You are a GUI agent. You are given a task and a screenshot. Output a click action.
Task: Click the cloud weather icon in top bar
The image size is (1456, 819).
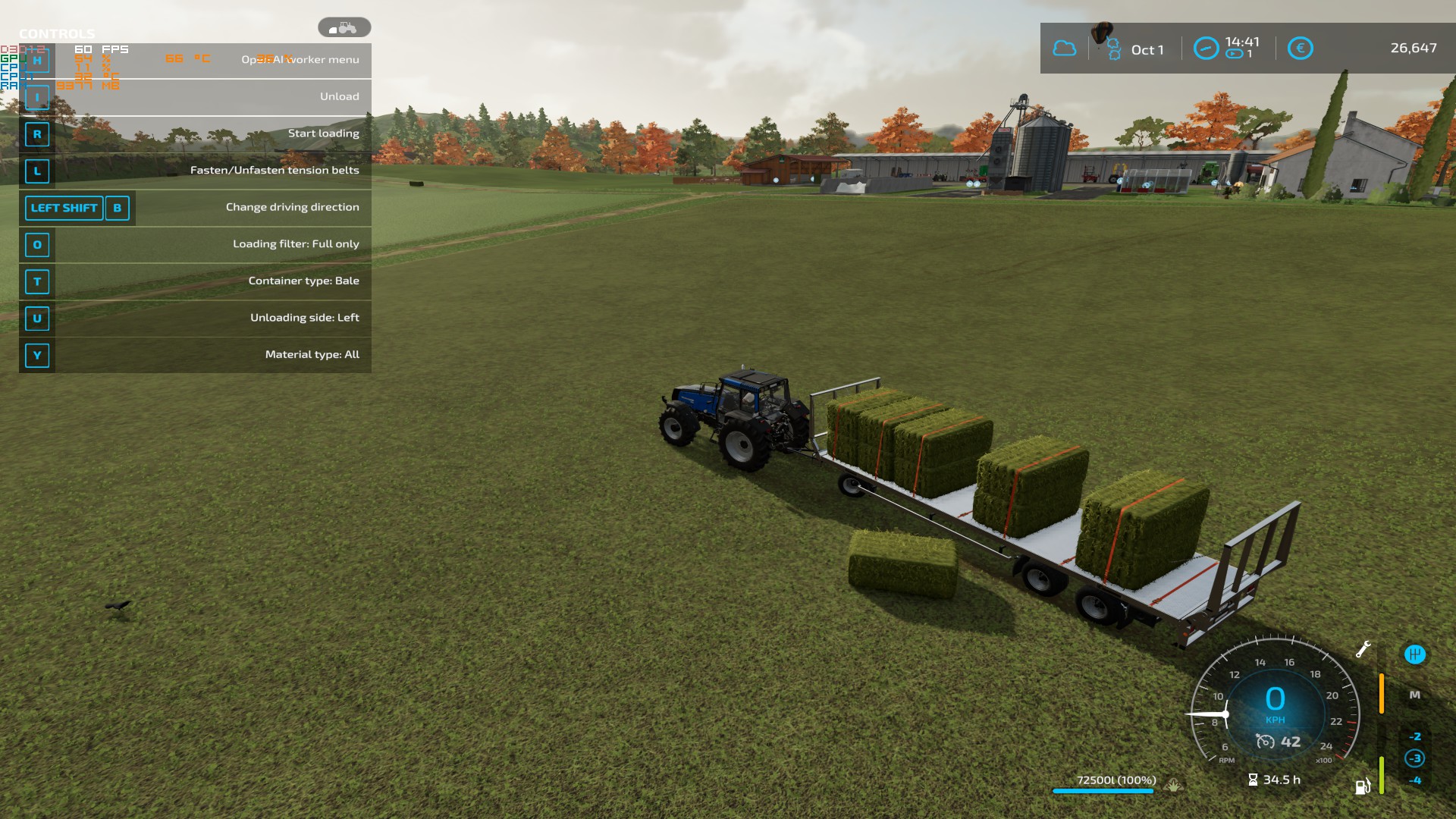(1065, 49)
